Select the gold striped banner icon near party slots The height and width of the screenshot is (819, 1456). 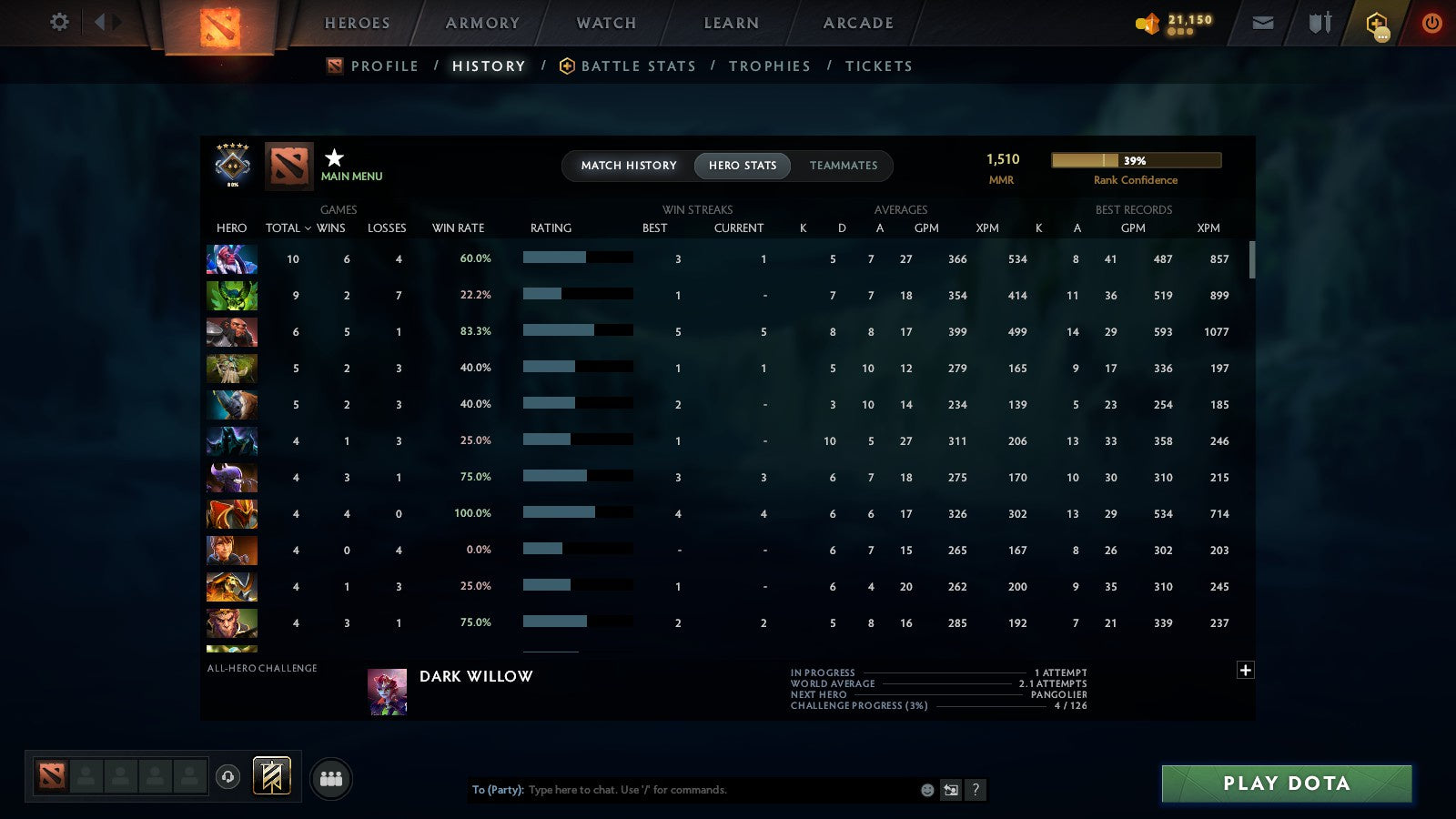(x=270, y=774)
